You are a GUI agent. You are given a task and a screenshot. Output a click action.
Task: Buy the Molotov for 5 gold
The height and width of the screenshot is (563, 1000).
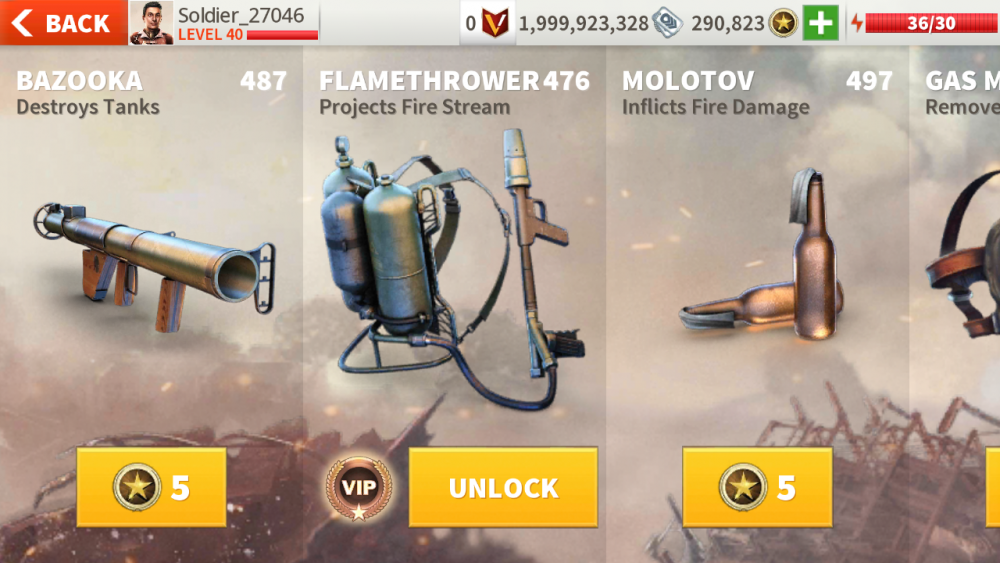click(757, 487)
